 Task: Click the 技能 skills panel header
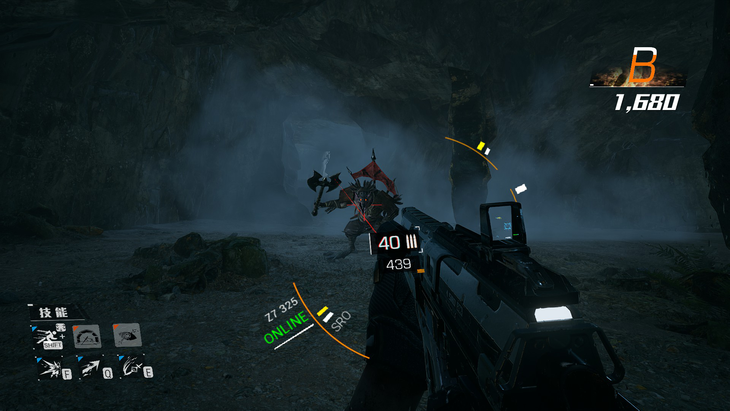52,312
